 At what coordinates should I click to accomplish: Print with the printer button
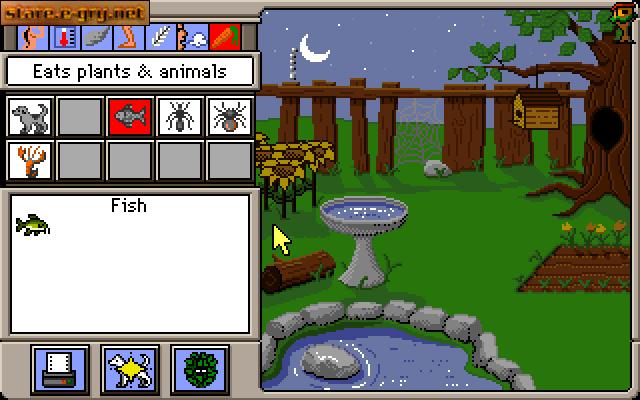pos(60,367)
